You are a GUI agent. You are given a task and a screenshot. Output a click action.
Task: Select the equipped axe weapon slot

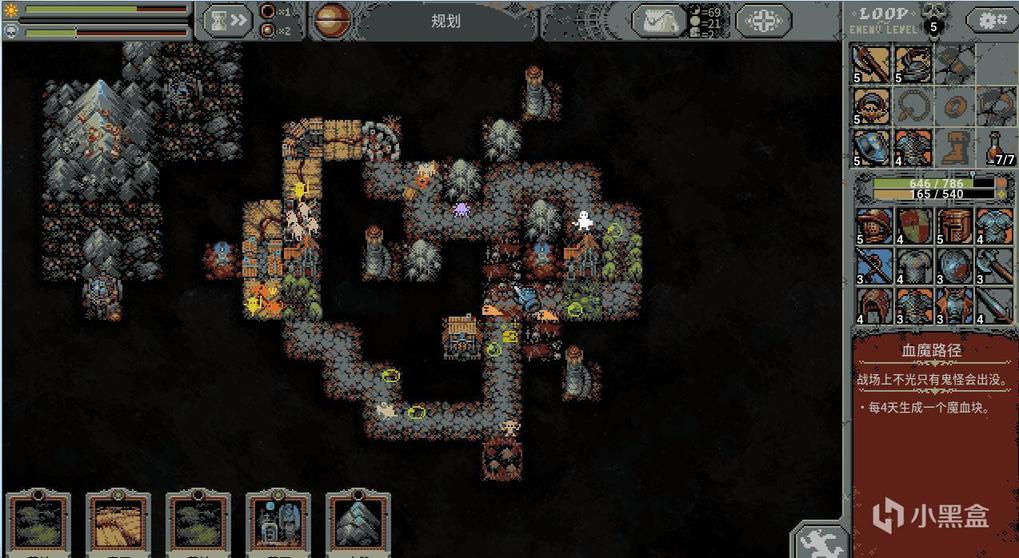tap(871, 64)
